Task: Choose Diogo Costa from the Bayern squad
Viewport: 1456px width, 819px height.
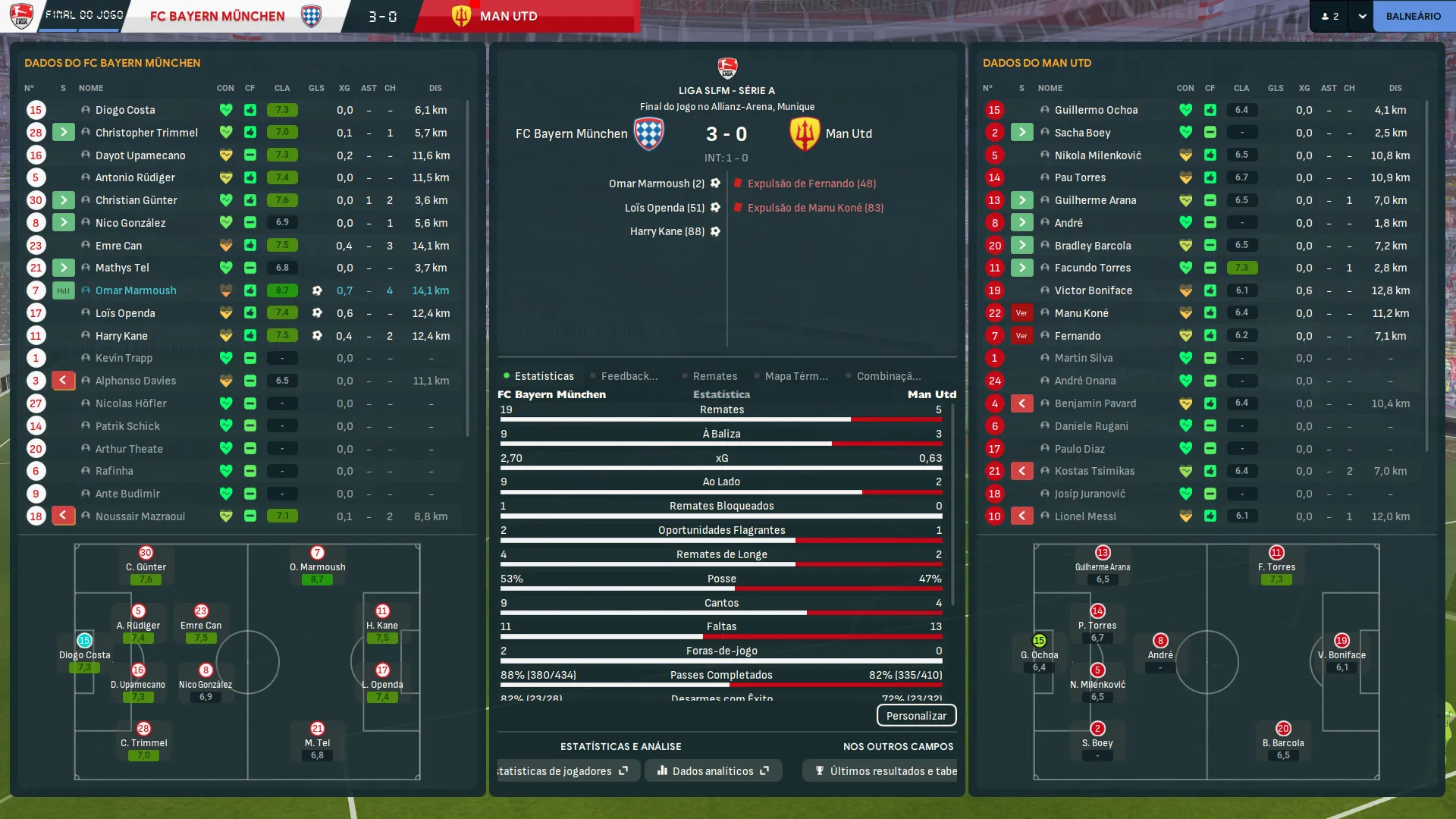Action: [x=125, y=110]
